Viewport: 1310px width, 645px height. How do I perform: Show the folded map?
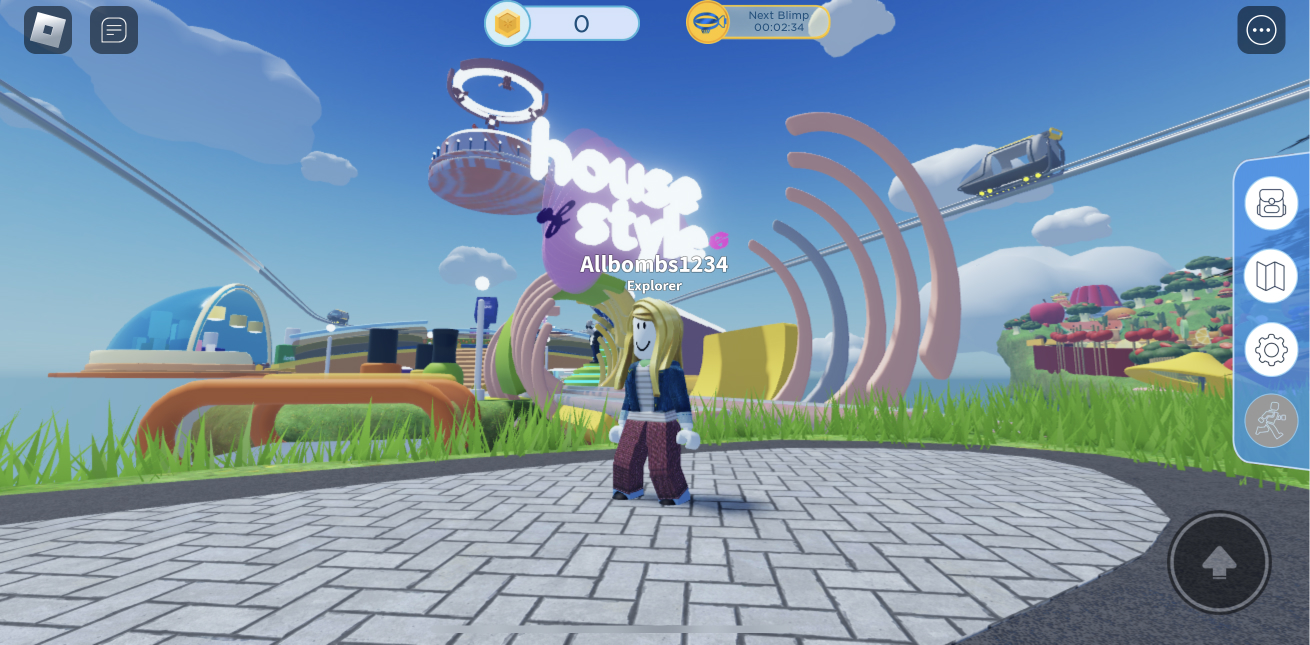pyautogui.click(x=1271, y=276)
